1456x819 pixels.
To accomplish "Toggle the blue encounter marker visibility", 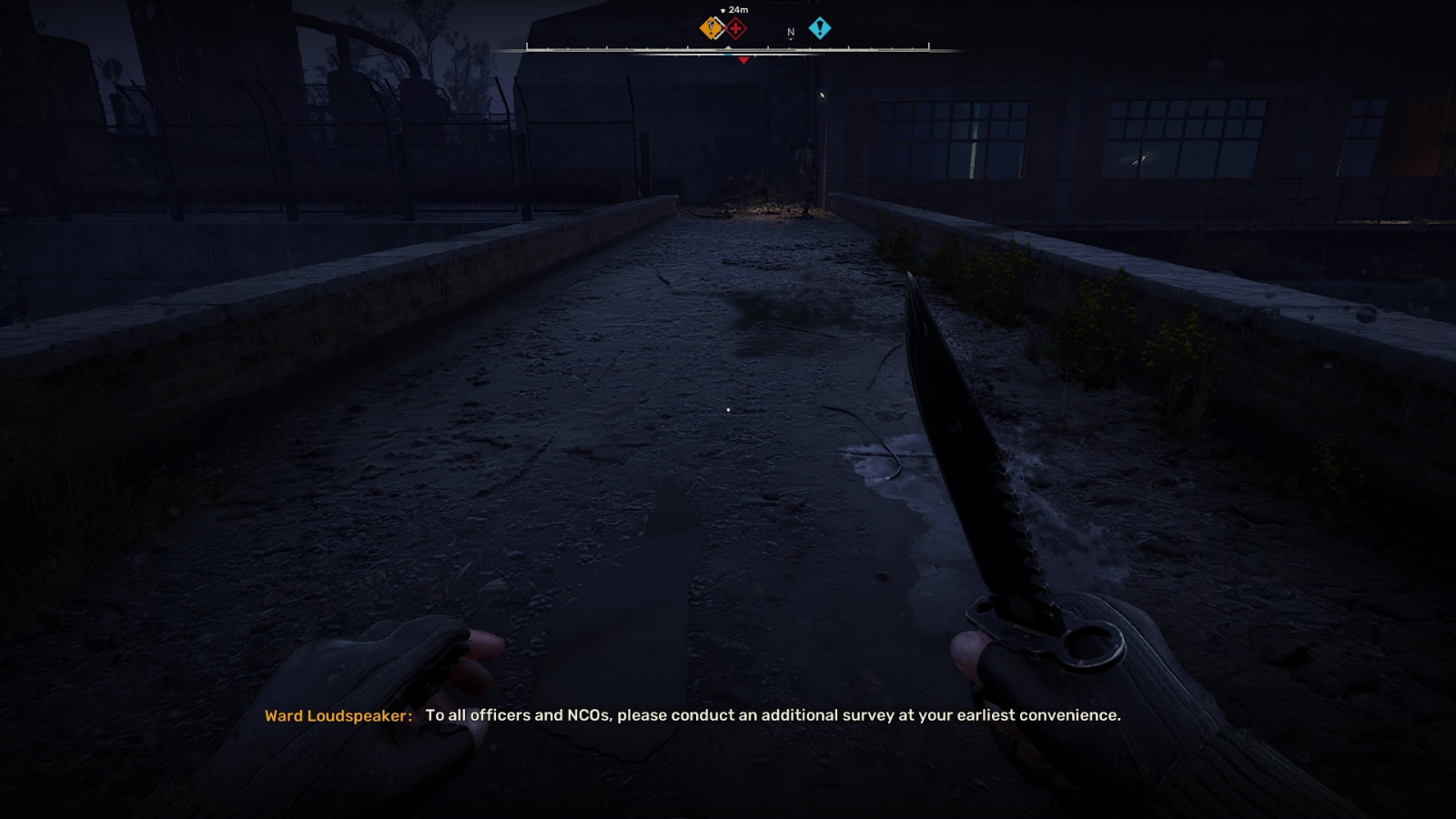I will tap(820, 27).
